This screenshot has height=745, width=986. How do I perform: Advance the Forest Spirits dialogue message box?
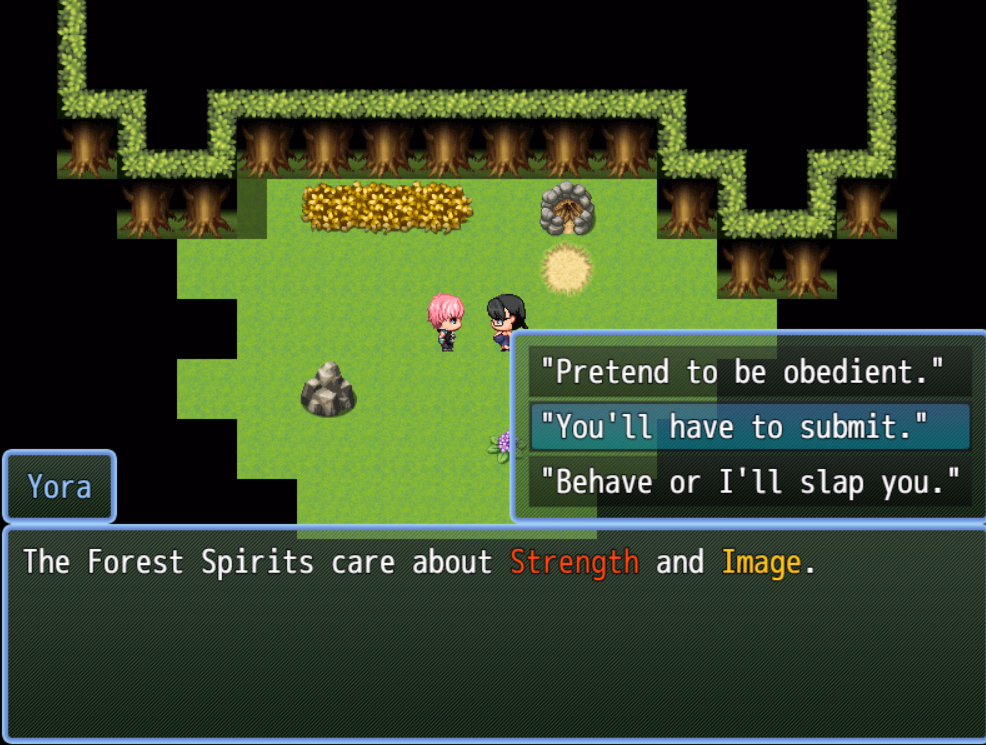492,635
